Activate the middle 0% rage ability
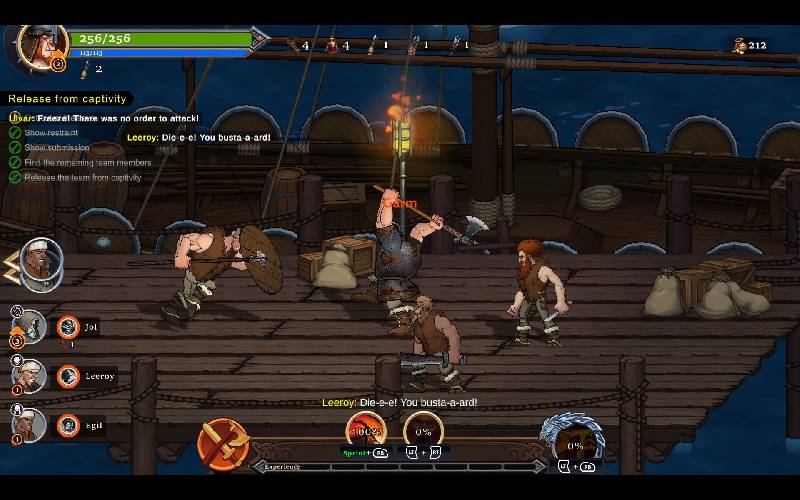The width and height of the screenshot is (800, 500). point(423,432)
